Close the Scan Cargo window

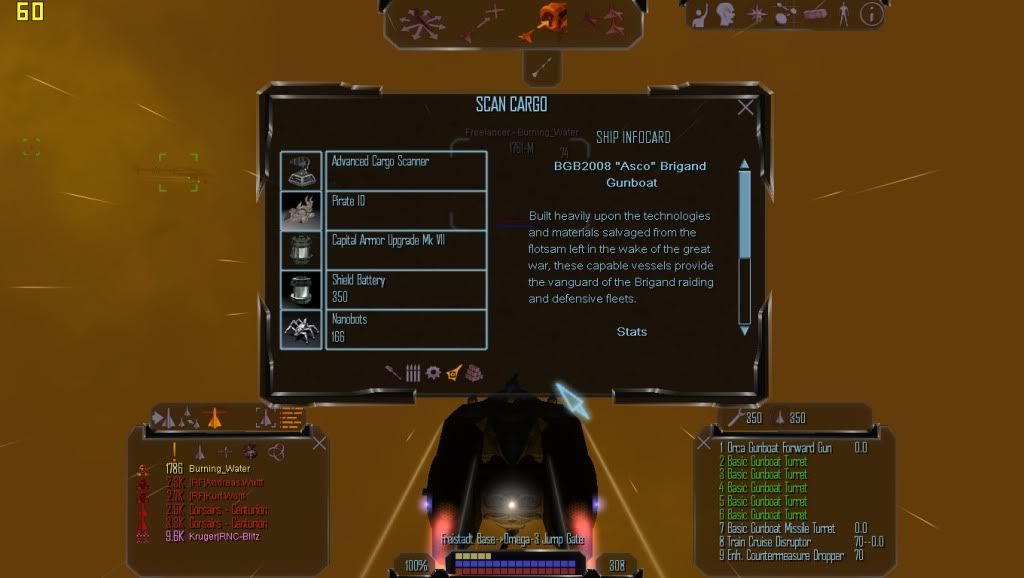(x=745, y=108)
